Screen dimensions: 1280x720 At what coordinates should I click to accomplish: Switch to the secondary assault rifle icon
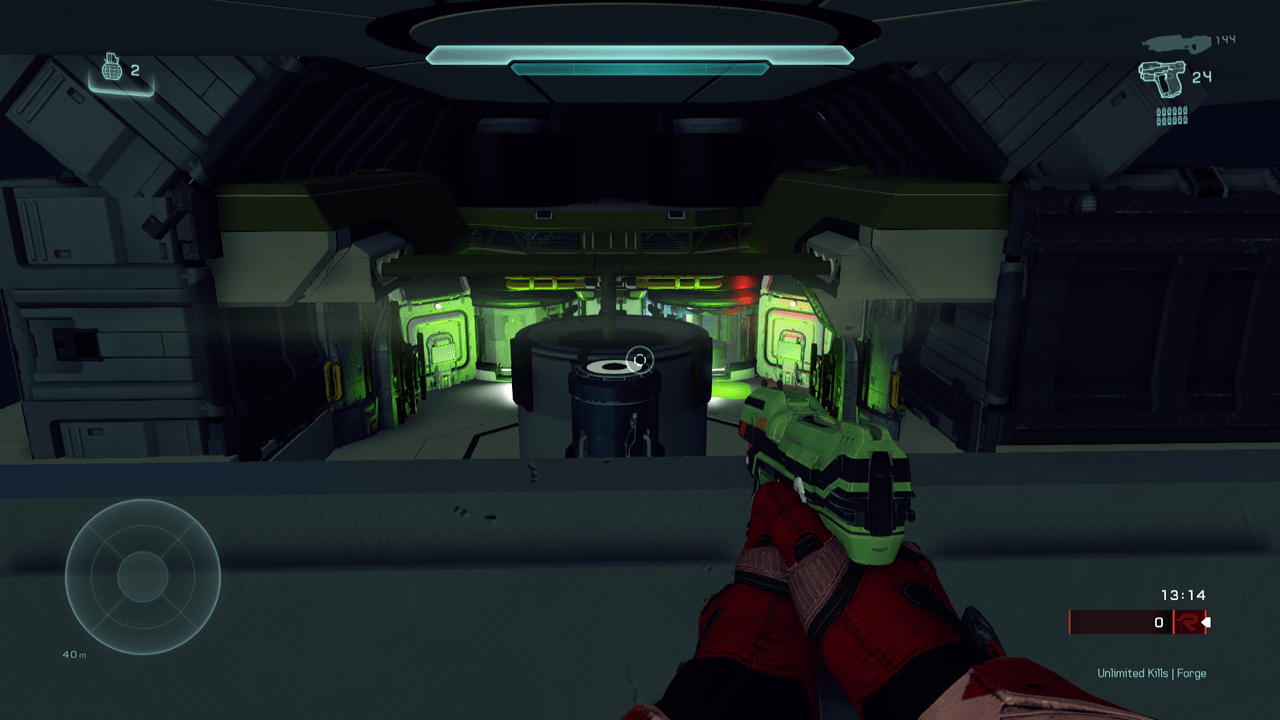[1175, 42]
